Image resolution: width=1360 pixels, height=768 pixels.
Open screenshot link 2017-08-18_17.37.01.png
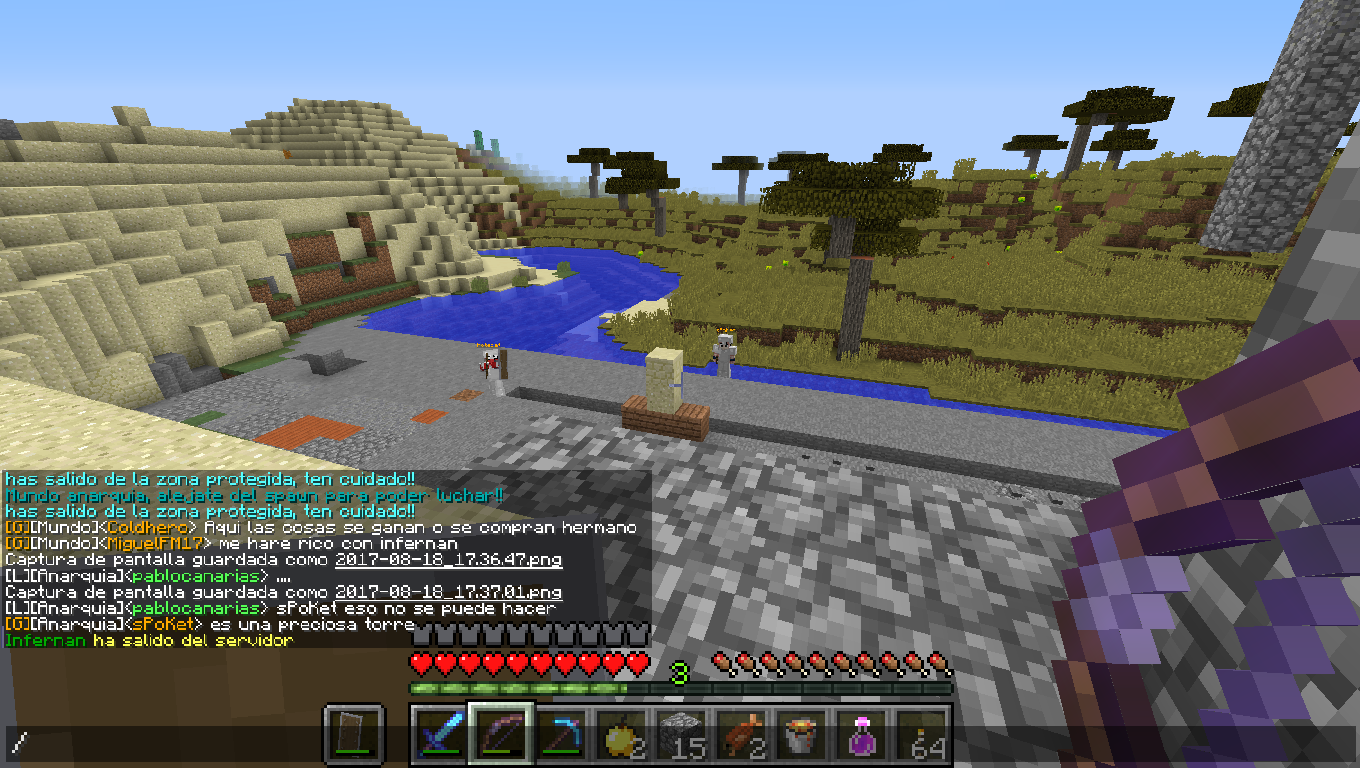tap(448, 592)
